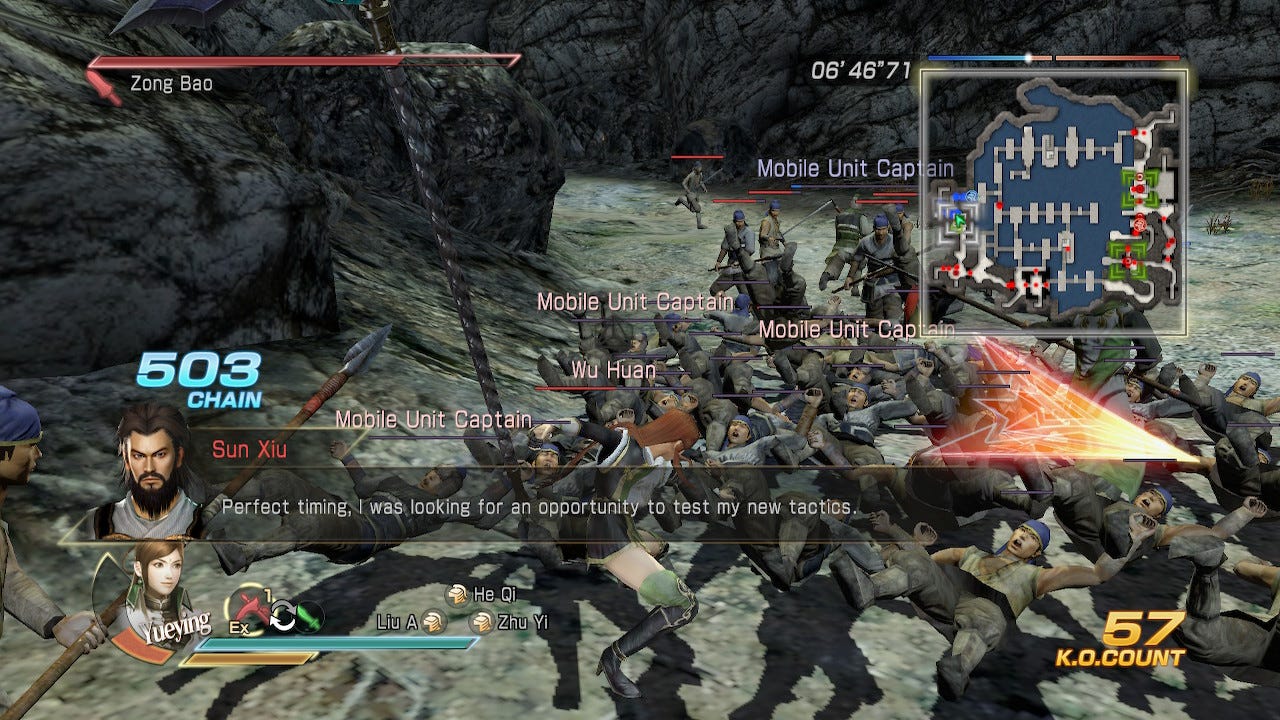Select bodyguard Liu A's helmet icon
The image size is (1280, 720).
tap(432, 623)
